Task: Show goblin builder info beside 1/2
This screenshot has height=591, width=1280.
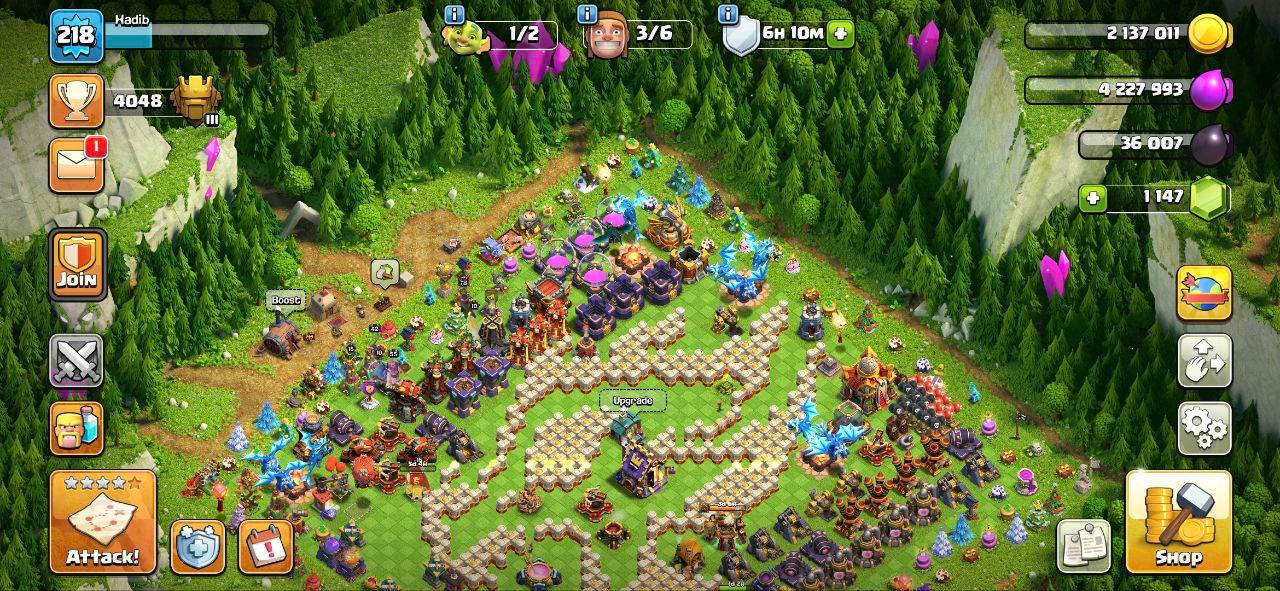Action: 454,14
